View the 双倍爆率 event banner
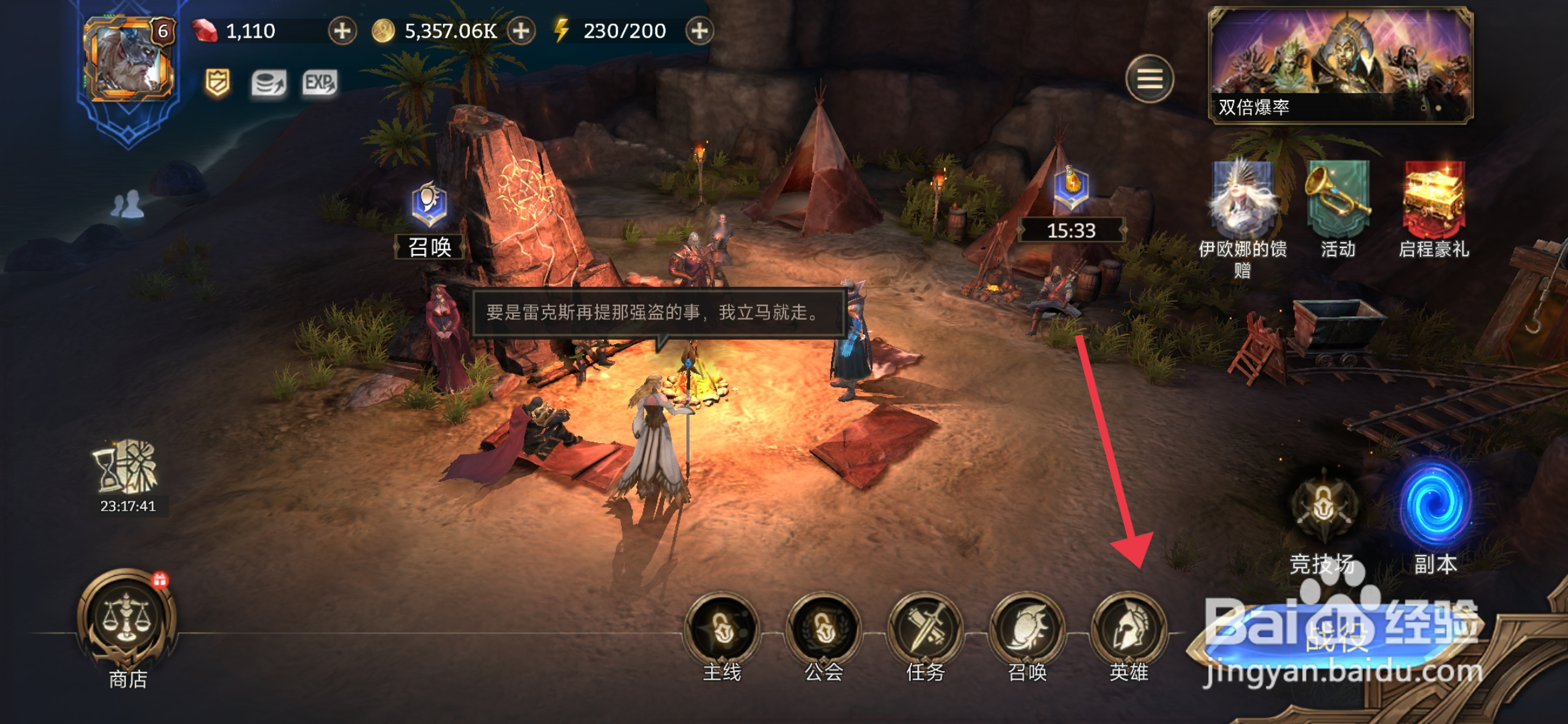This screenshot has width=1568, height=724. [1340, 65]
